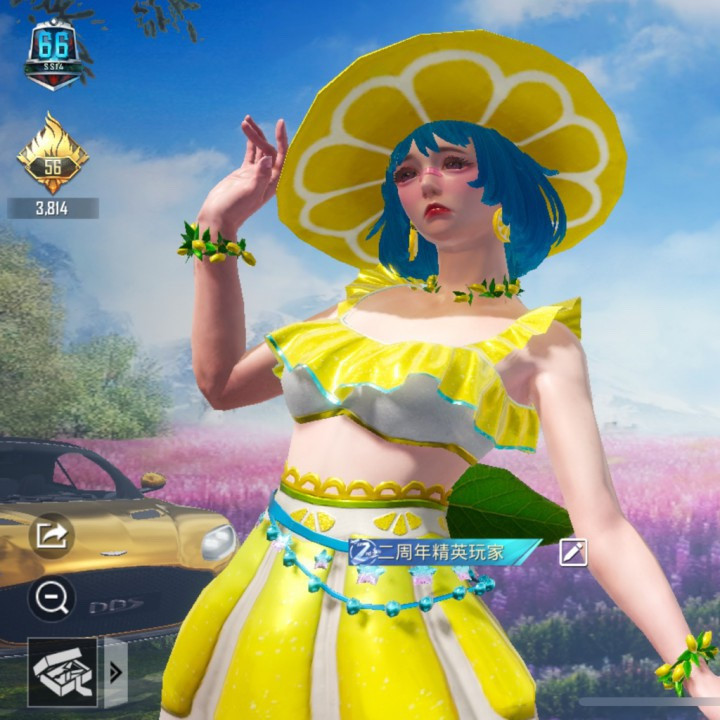Open the level 66 season badge
This screenshot has height=720, width=720.
pyautogui.click(x=53, y=54)
